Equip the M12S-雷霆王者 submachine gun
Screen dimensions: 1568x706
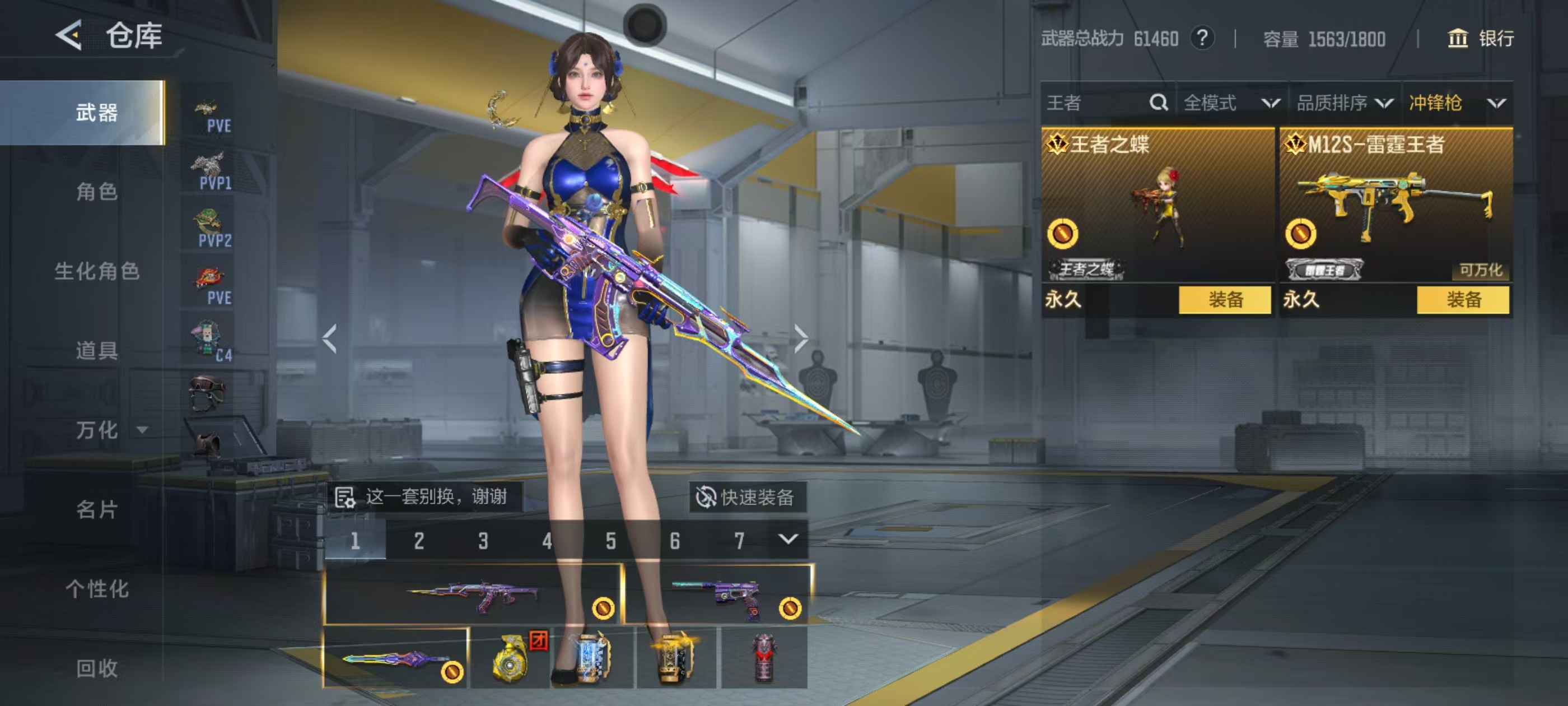pos(1463,300)
